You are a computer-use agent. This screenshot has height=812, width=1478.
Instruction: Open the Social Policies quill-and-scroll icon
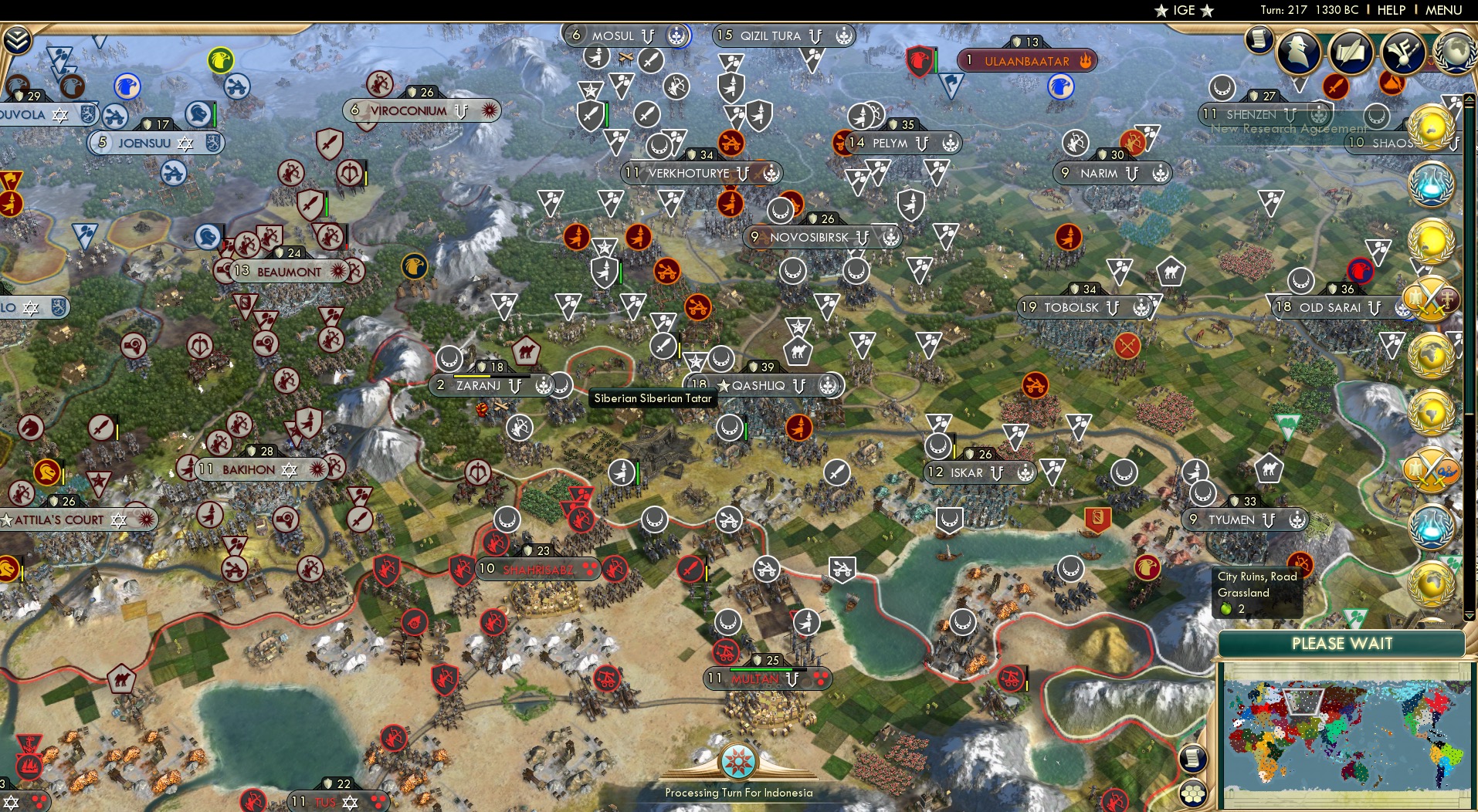click(x=1353, y=53)
